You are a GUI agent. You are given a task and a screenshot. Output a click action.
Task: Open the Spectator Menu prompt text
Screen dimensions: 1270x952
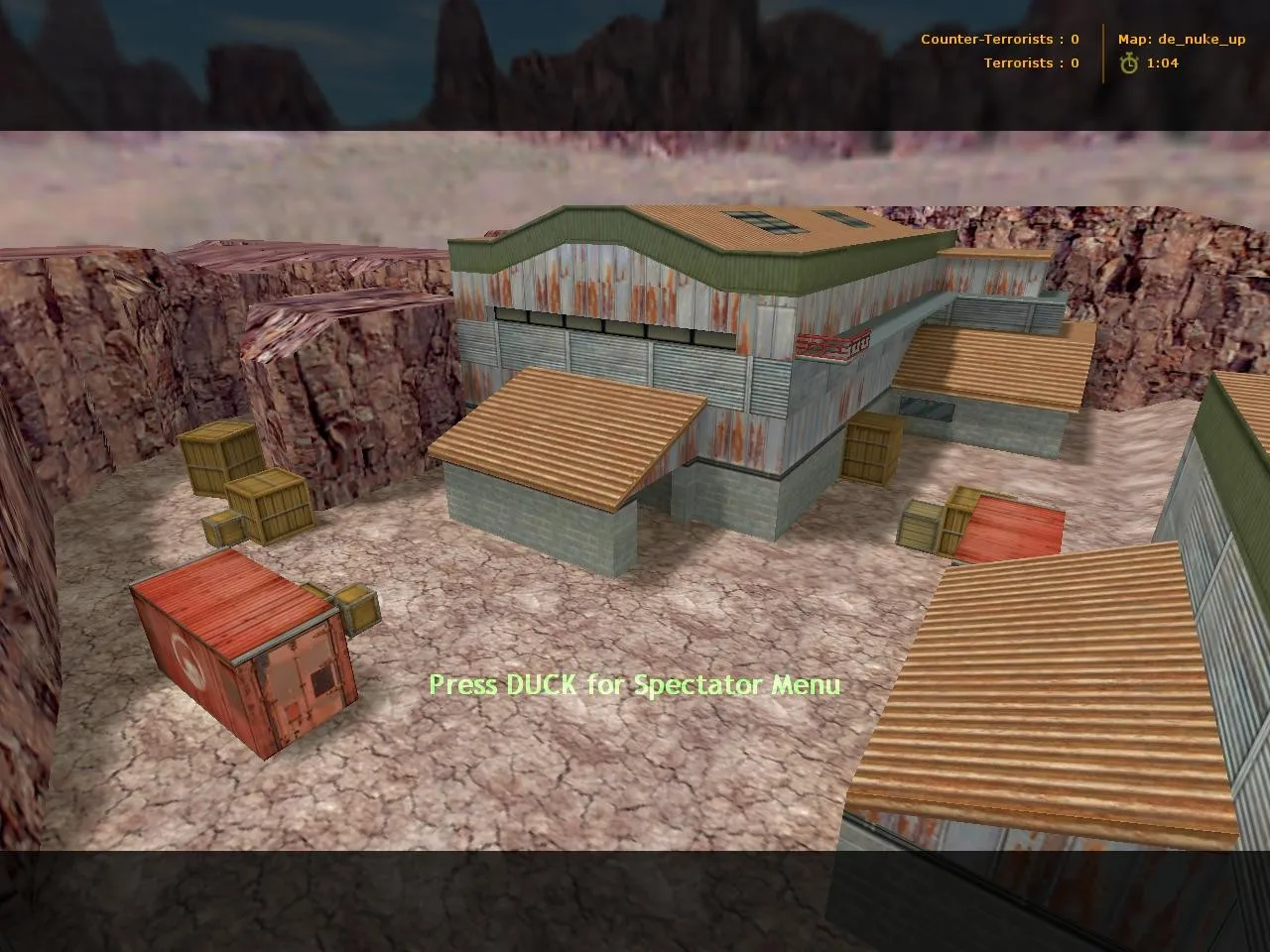coord(635,684)
